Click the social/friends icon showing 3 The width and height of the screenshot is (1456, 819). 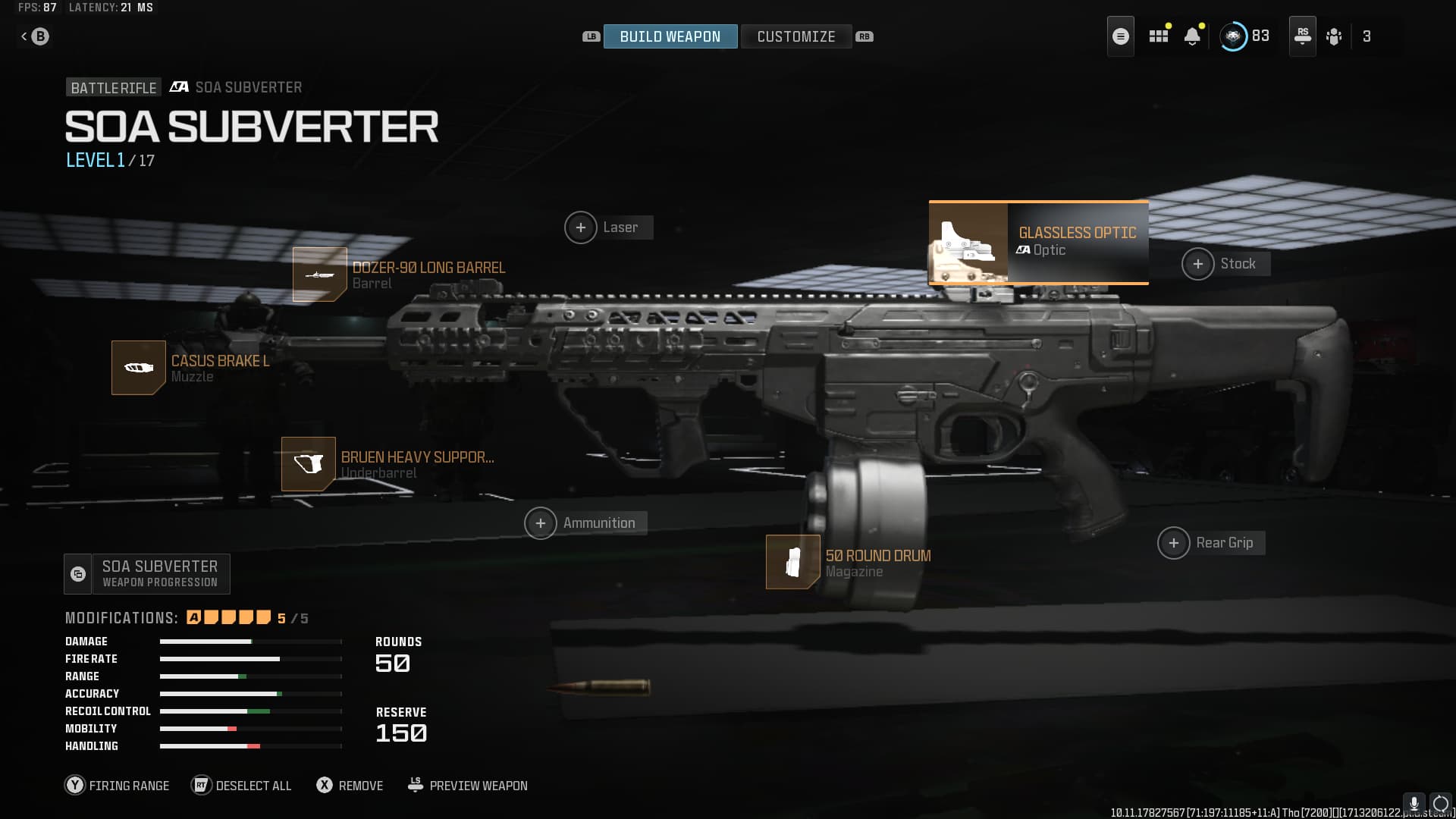click(1335, 36)
